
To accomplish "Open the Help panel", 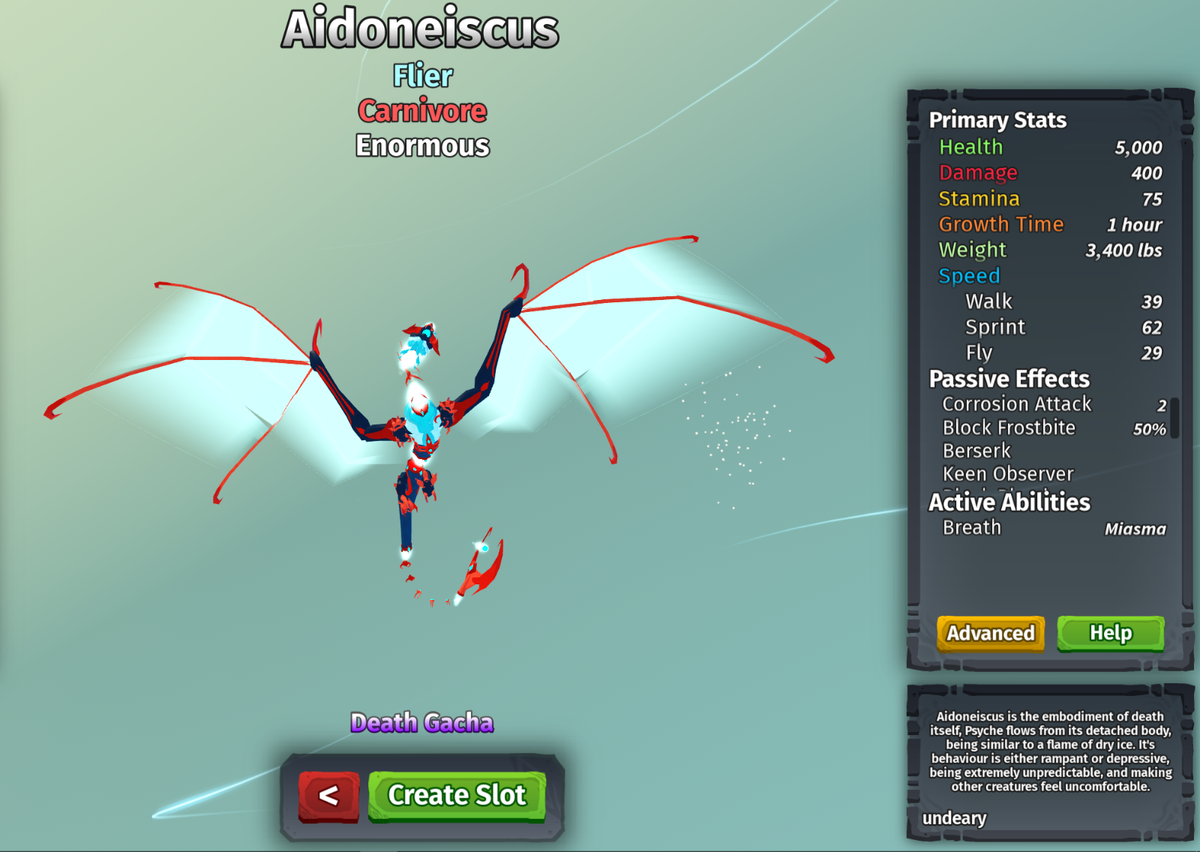I will click(1110, 633).
